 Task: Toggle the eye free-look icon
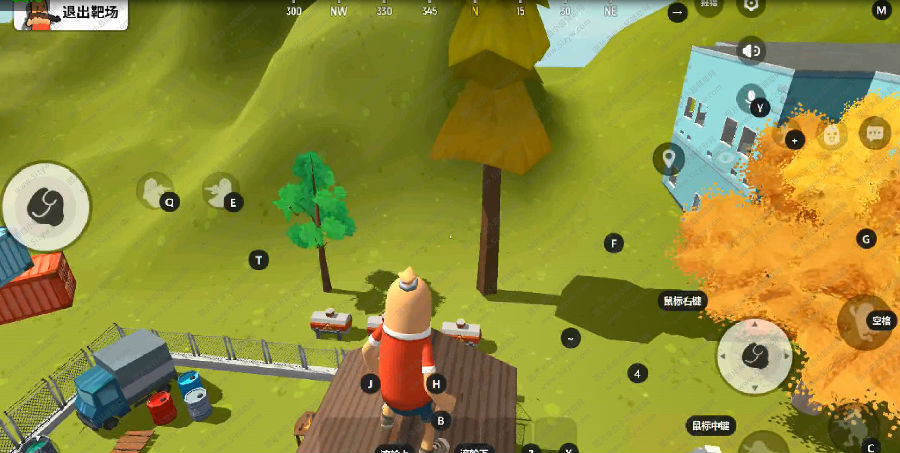click(727, 157)
